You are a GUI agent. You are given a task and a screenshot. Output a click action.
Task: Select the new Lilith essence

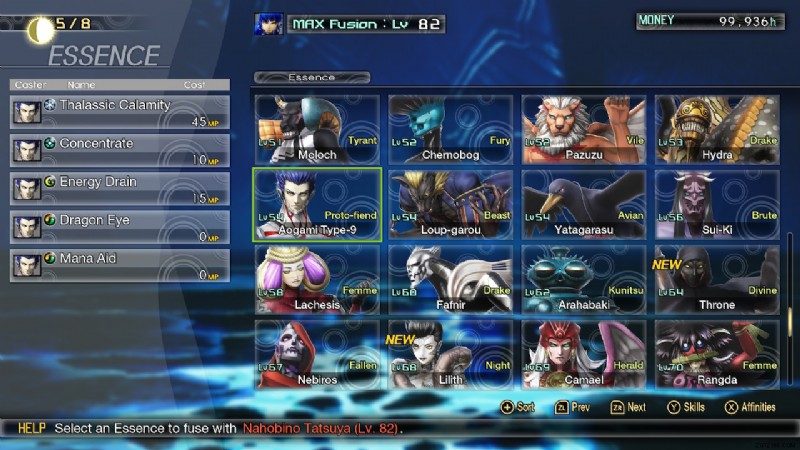coord(450,355)
